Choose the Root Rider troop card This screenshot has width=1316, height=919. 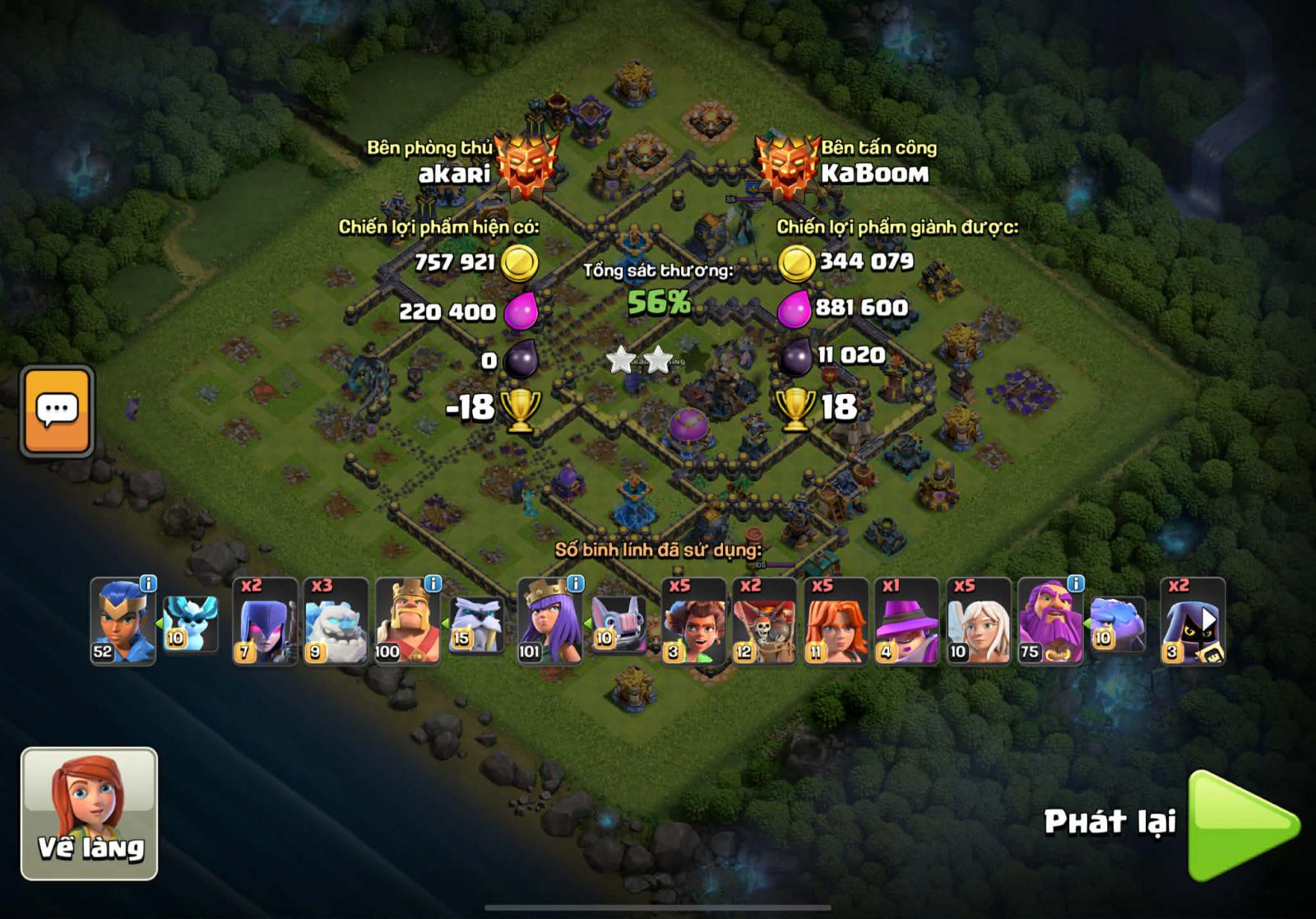click(x=693, y=621)
